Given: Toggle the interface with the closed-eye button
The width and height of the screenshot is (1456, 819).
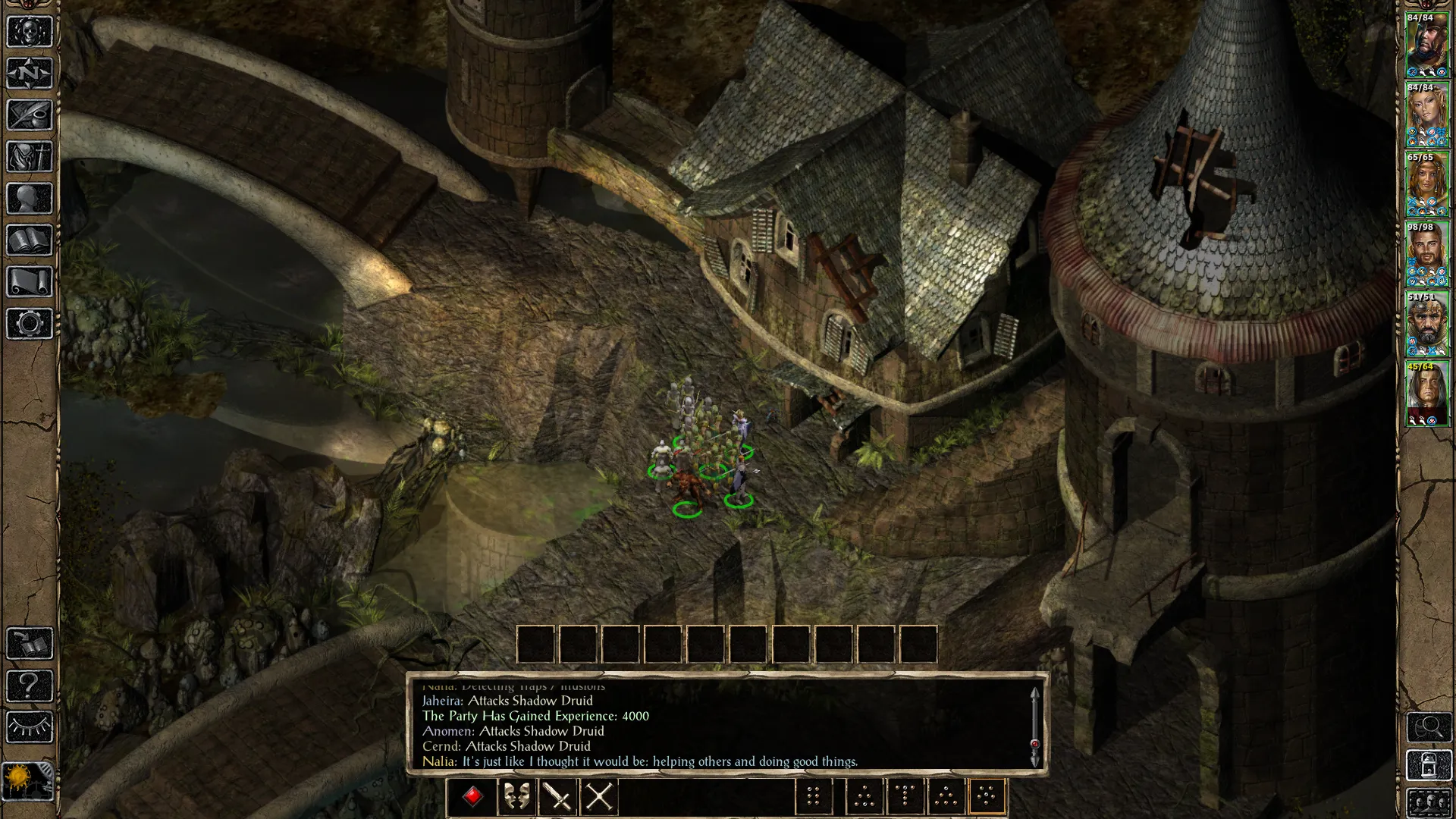Looking at the screenshot, I should point(30,727).
